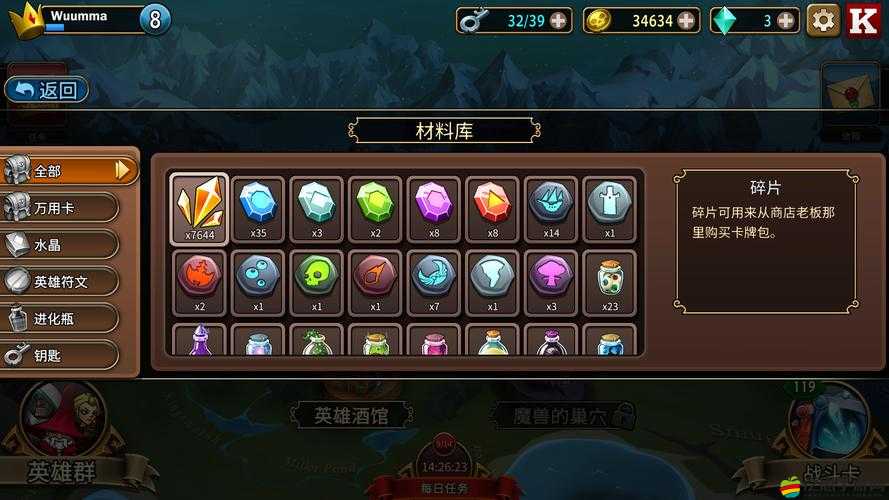Select the purple gem slot
Viewport: 889px width, 500px height.
click(x=434, y=208)
